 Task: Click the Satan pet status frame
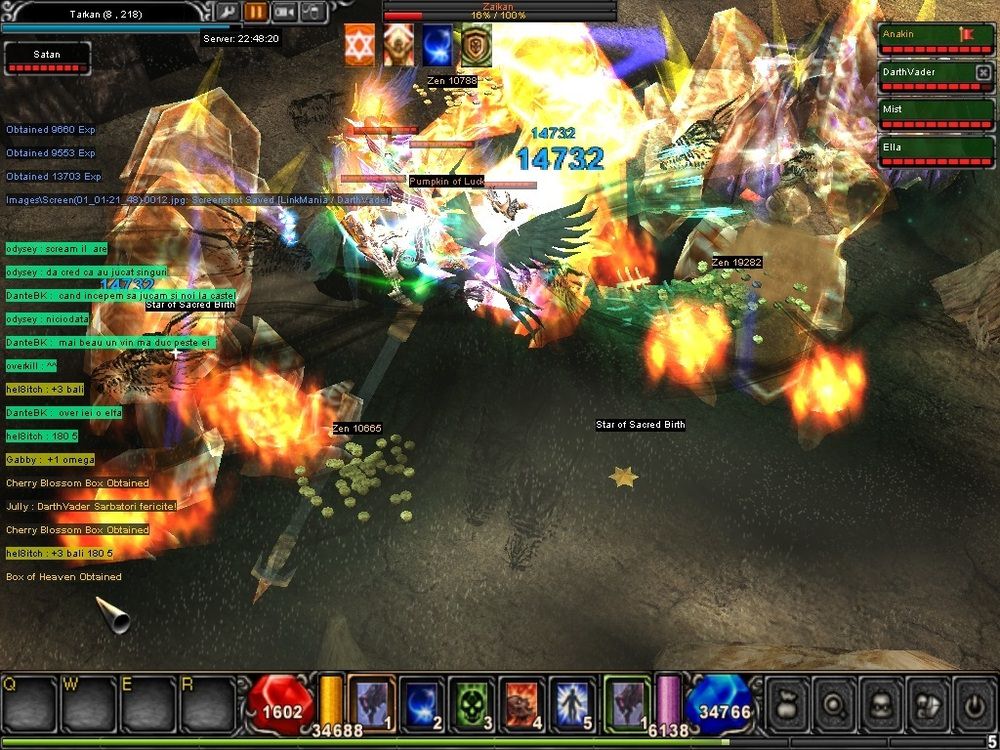(x=46, y=58)
